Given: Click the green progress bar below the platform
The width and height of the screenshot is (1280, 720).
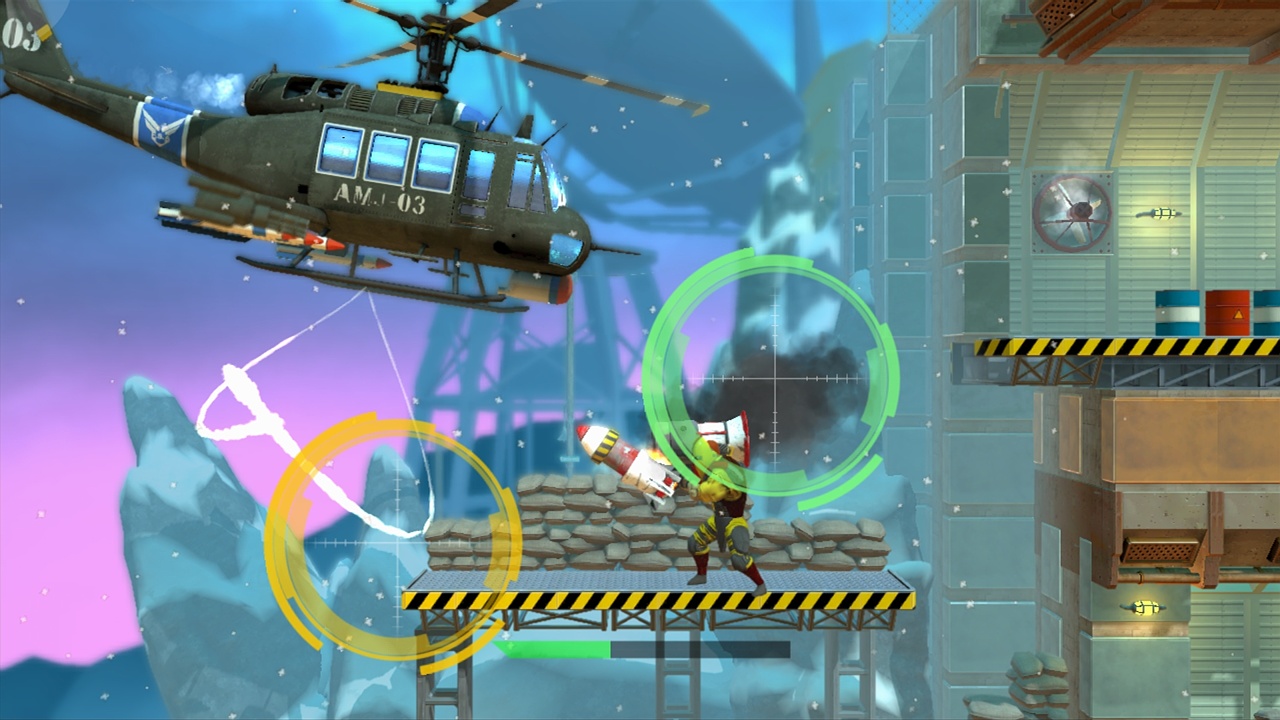Looking at the screenshot, I should pos(560,650).
